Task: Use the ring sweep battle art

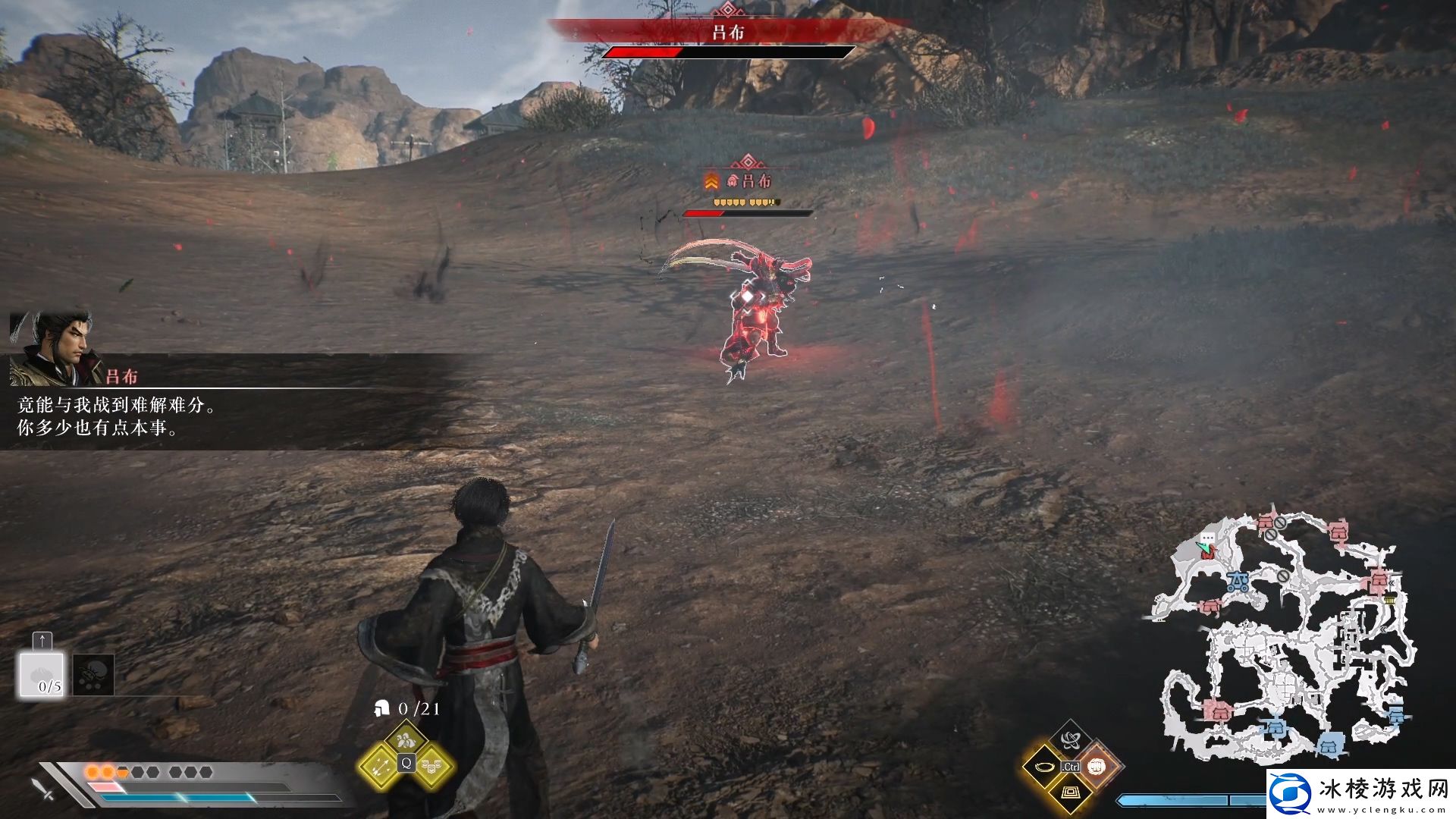Action: 1043,767
